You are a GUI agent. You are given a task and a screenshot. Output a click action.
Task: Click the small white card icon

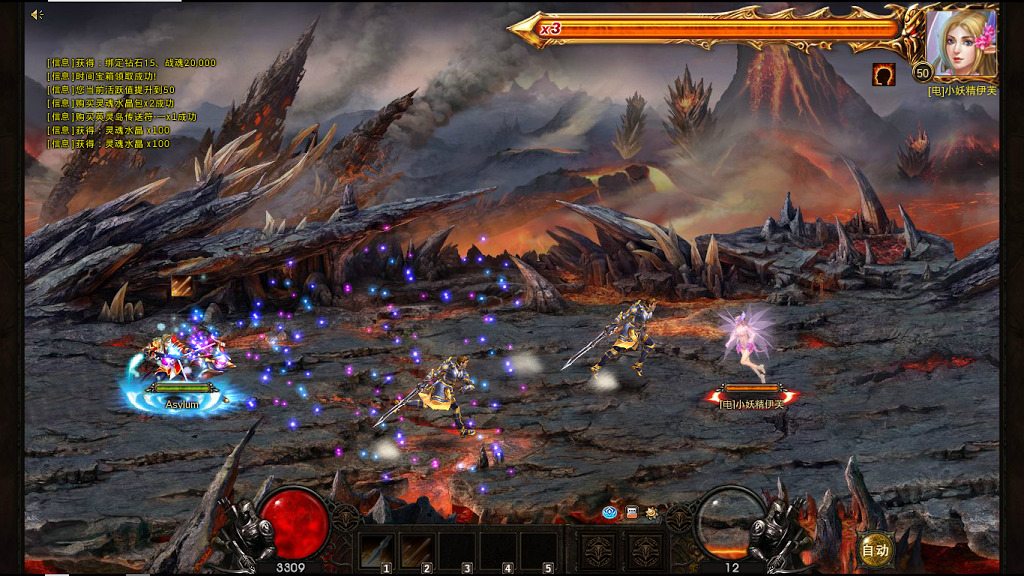click(x=631, y=513)
